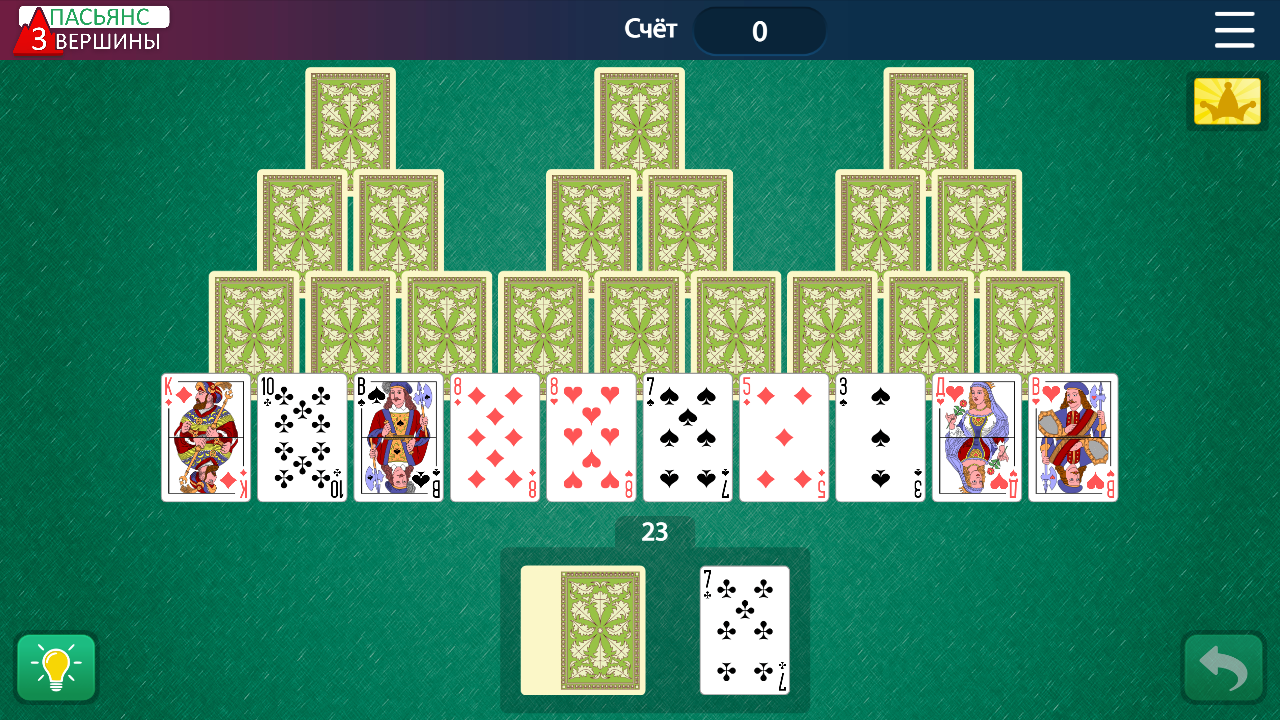Open the hamburger menu icon
The width and height of the screenshot is (1280, 720).
click(x=1234, y=30)
